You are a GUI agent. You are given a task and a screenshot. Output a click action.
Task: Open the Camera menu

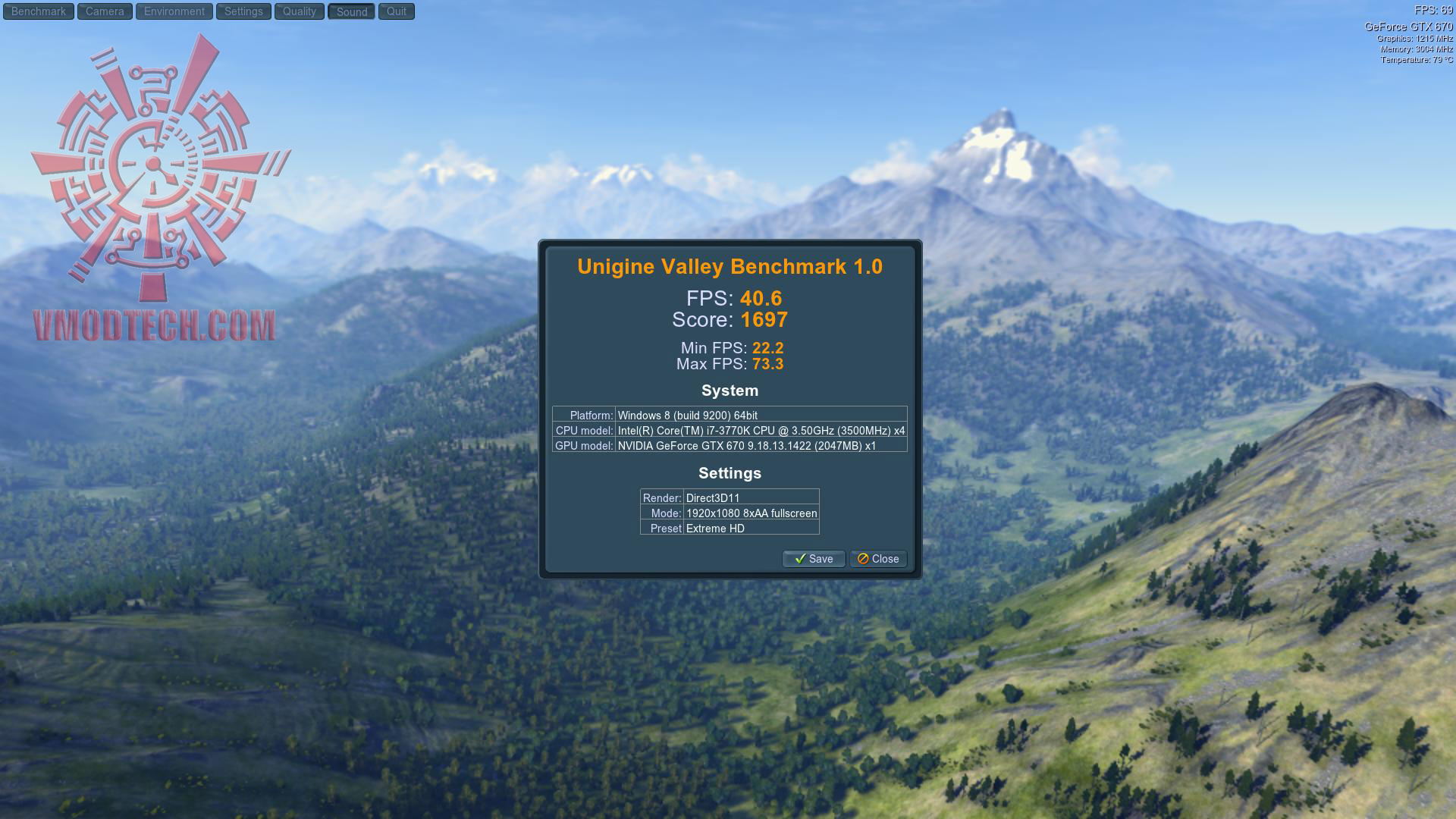coord(105,11)
